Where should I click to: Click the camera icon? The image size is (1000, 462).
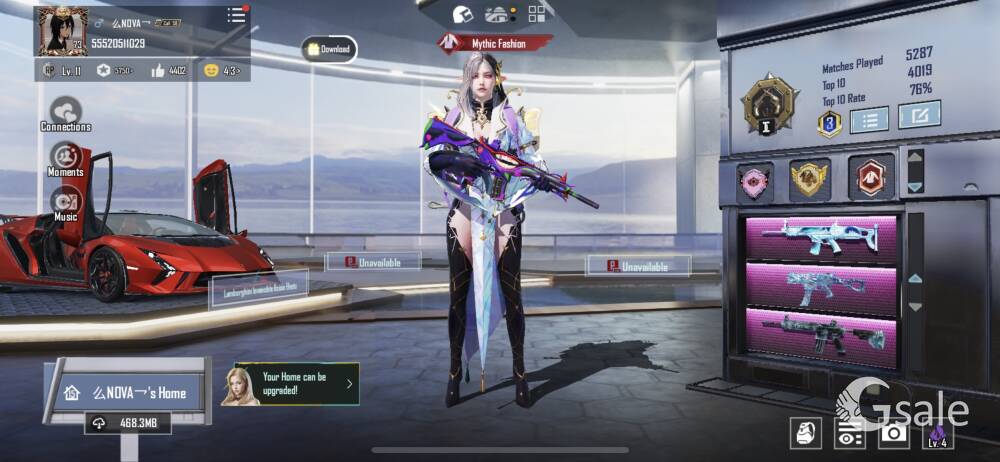893,432
